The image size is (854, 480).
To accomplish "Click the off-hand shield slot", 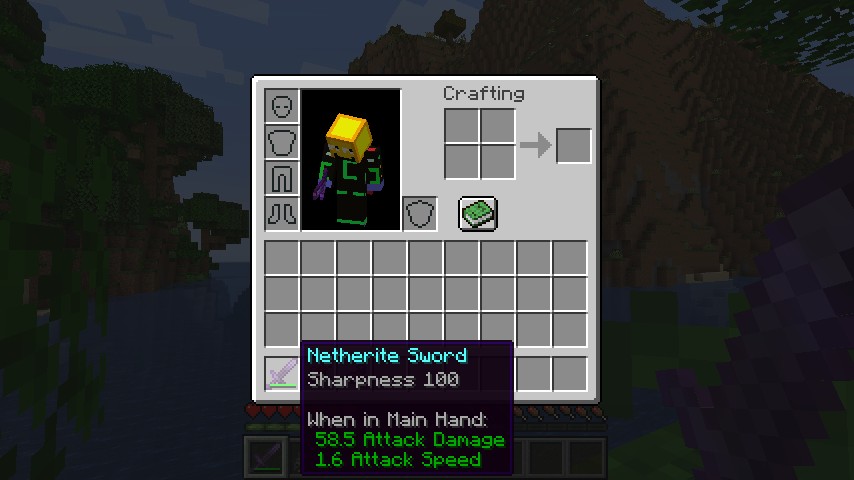I will coord(420,213).
